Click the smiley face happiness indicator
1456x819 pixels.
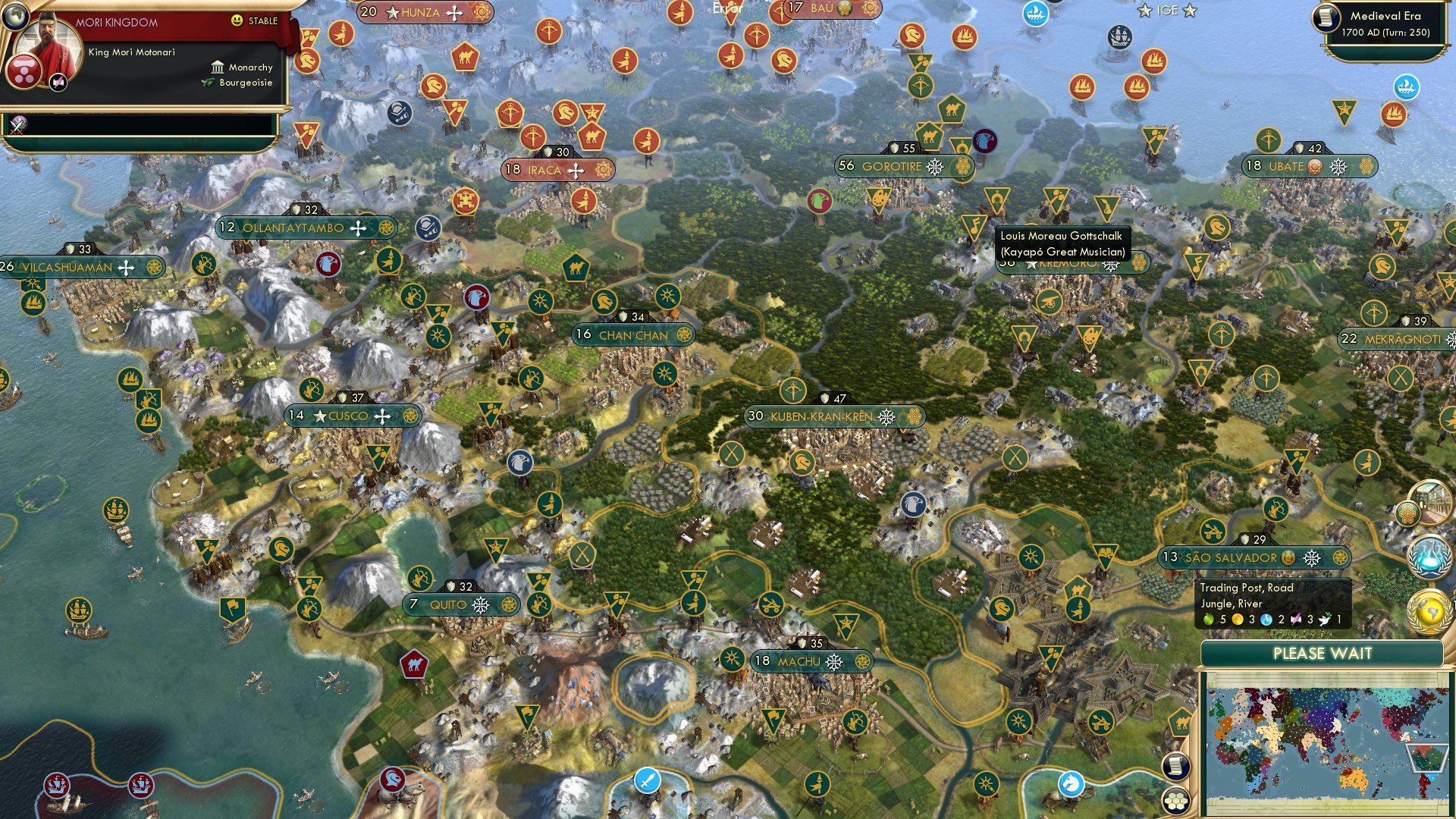point(237,20)
